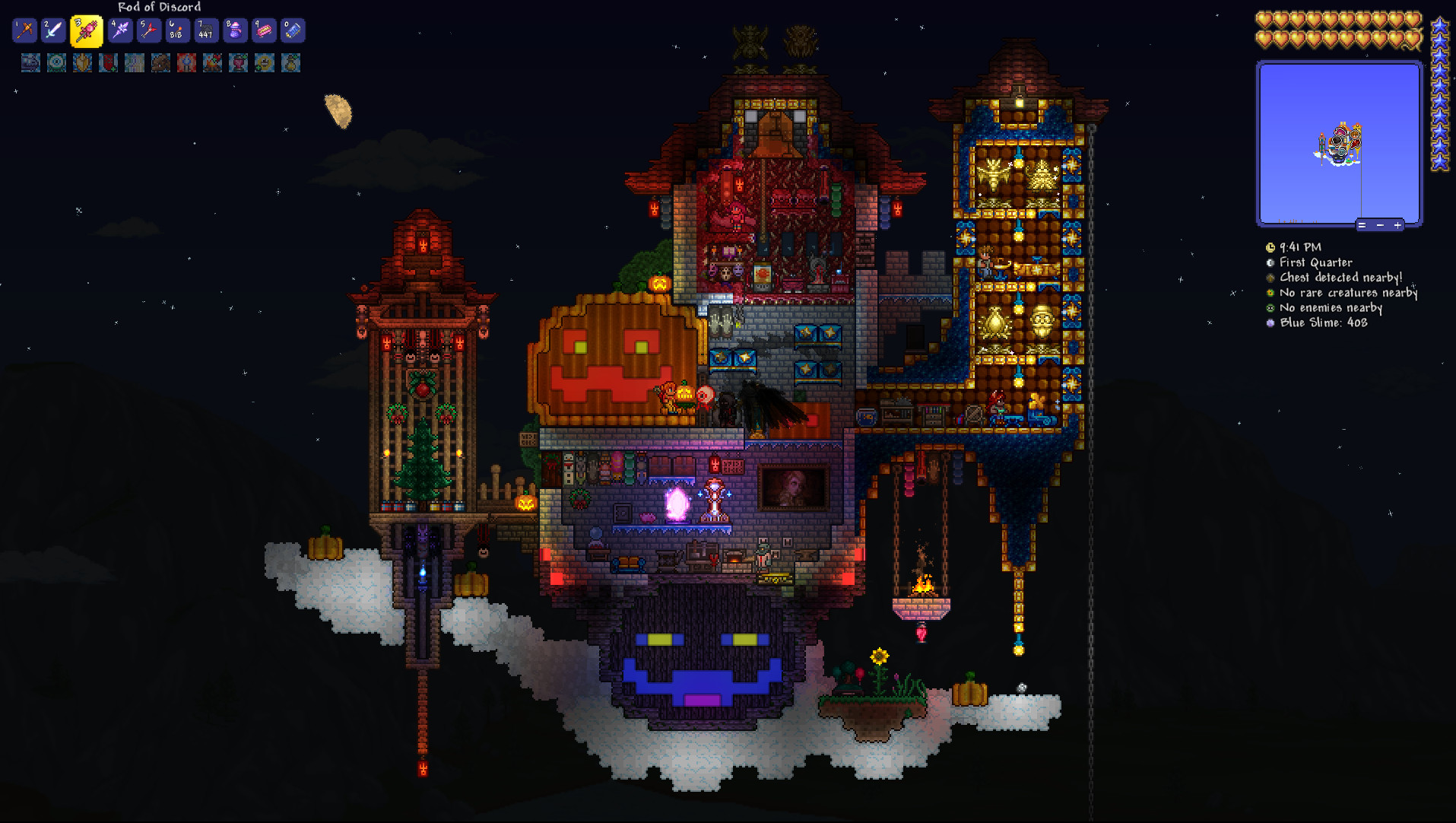Click the First Quarter moon phase icon
This screenshot has width=1456, height=823.
point(1270,262)
